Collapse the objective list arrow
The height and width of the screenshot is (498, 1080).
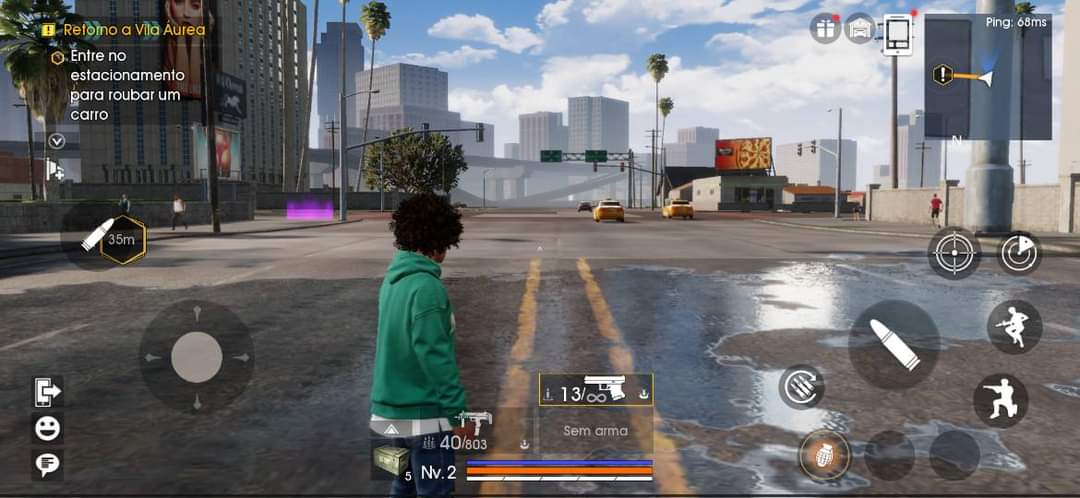click(56, 141)
